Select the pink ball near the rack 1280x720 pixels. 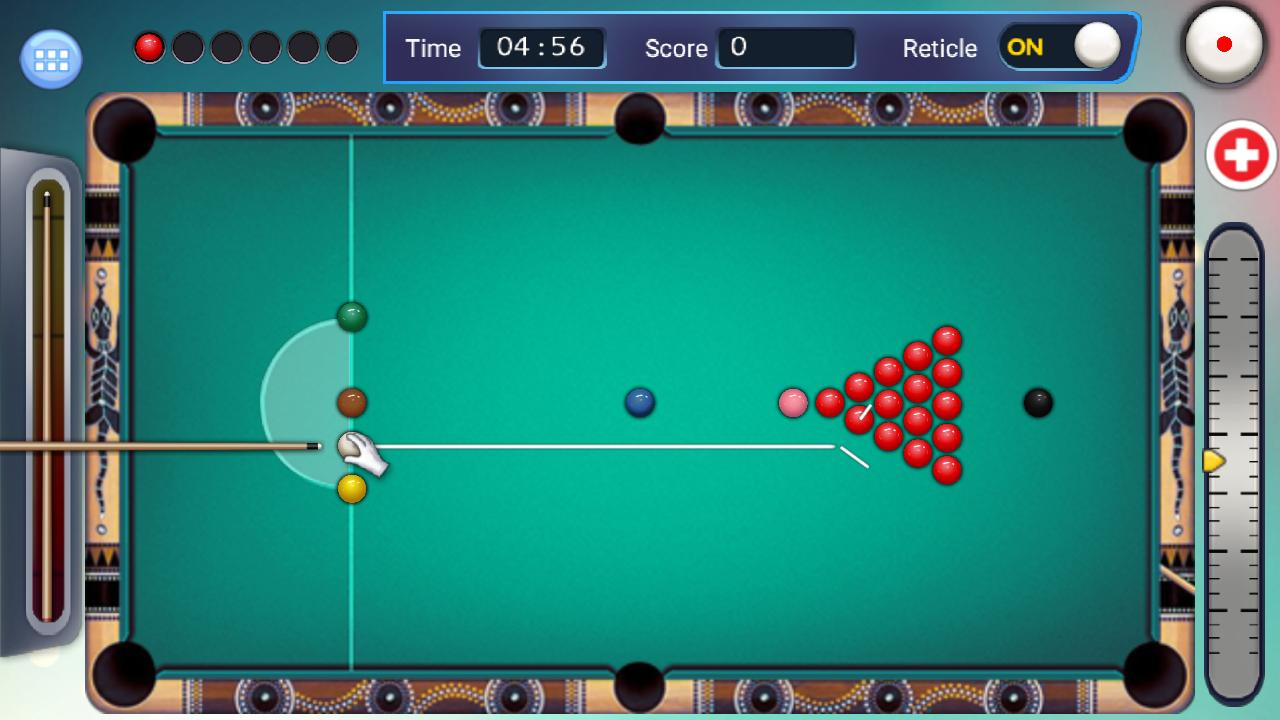click(x=794, y=401)
